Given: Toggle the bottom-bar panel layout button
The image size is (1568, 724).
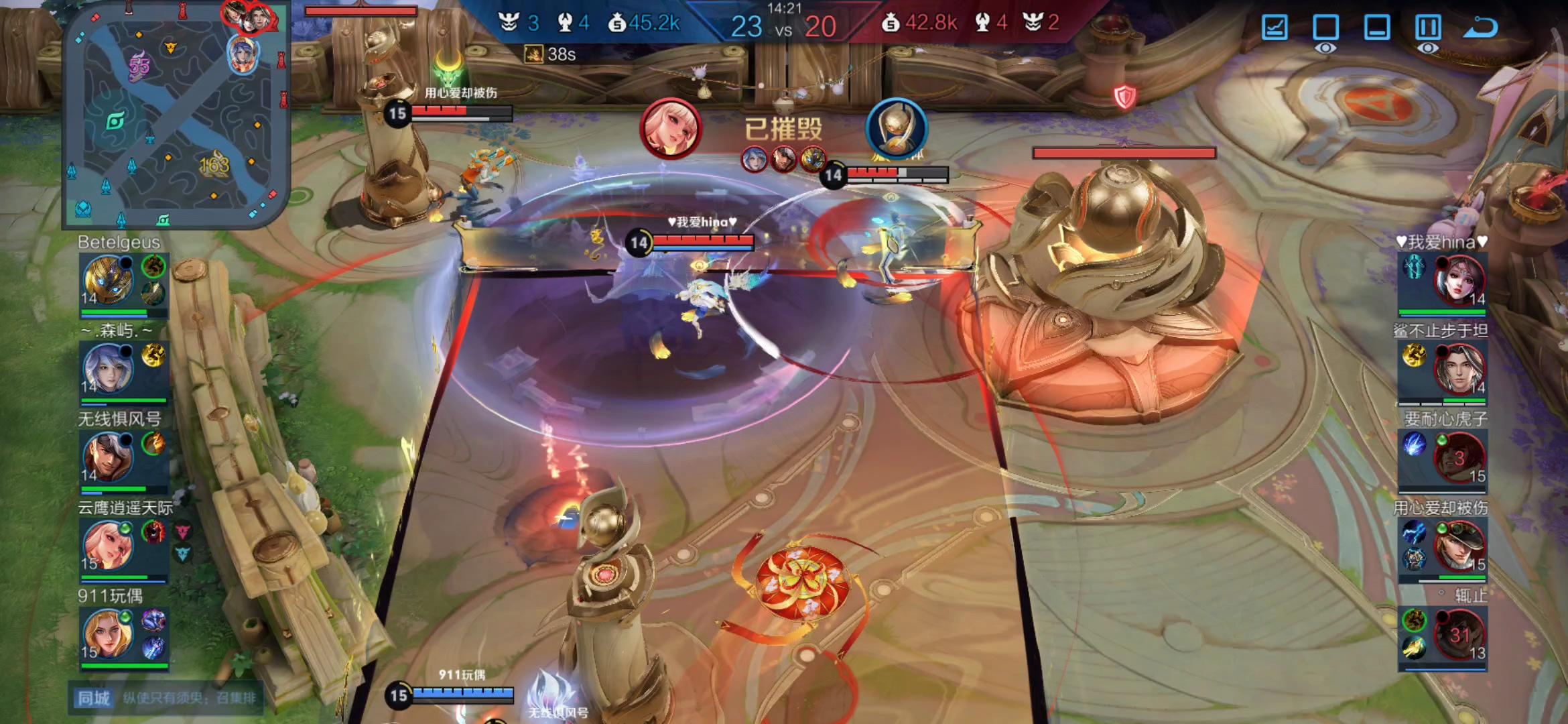Looking at the screenshot, I should [x=1376, y=27].
